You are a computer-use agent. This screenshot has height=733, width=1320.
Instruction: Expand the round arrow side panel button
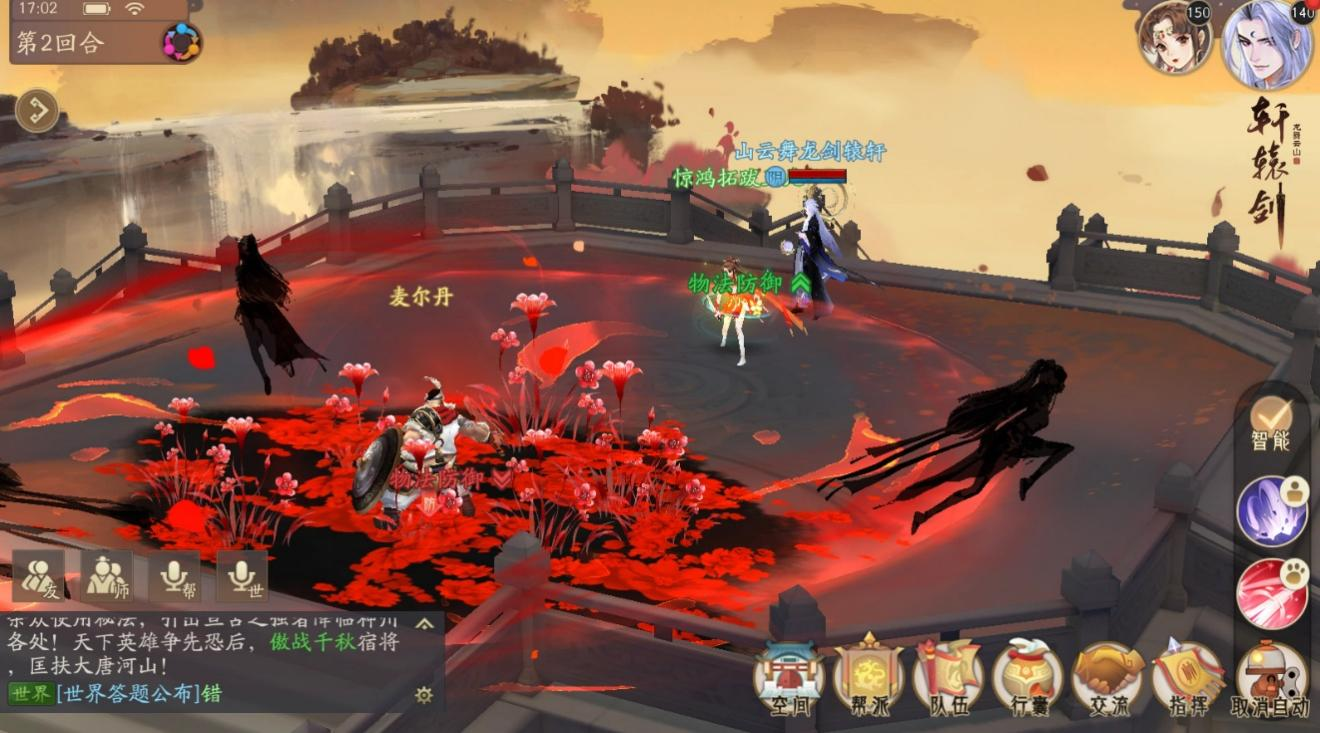pos(37,110)
